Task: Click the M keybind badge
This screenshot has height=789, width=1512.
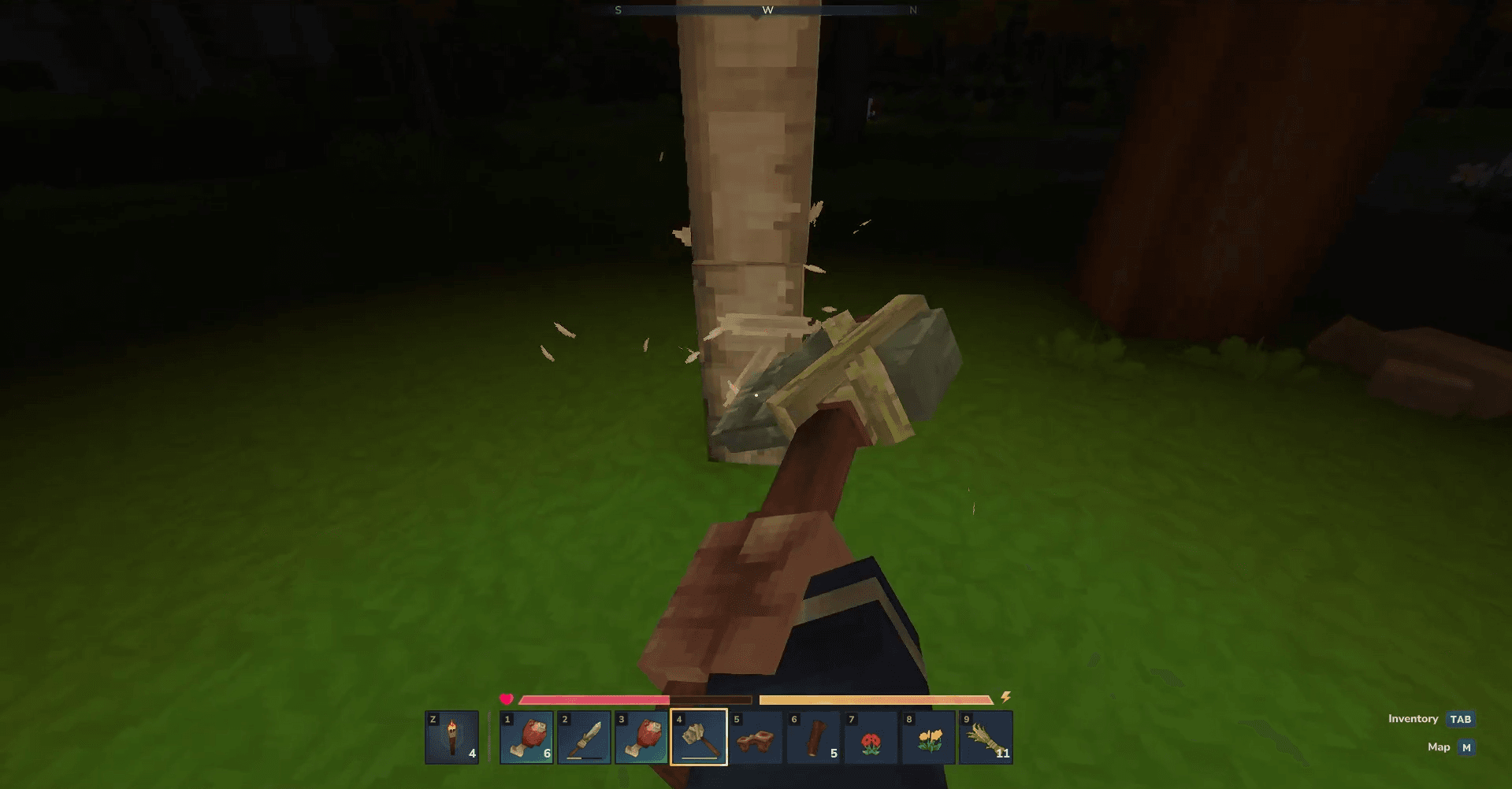Action: 1469,747
